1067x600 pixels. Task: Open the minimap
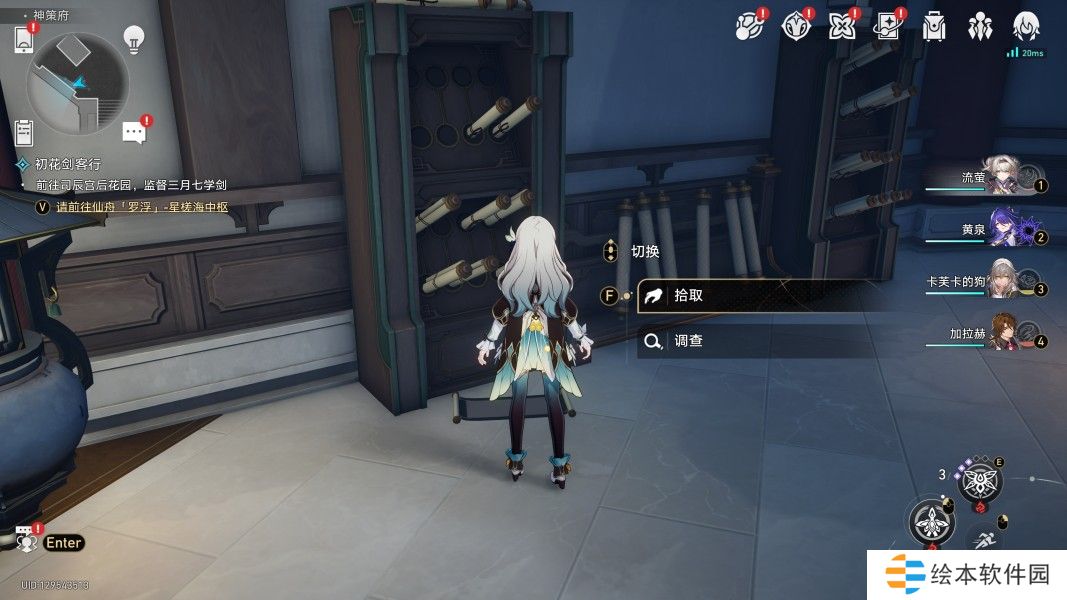tap(78, 83)
